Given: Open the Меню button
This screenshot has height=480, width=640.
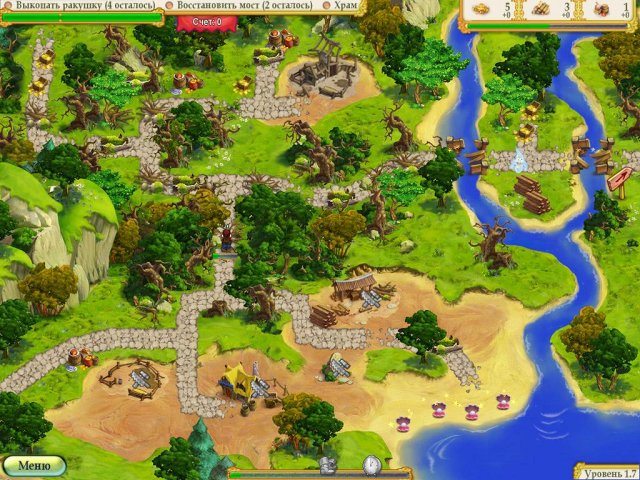Looking at the screenshot, I should tap(33, 465).
